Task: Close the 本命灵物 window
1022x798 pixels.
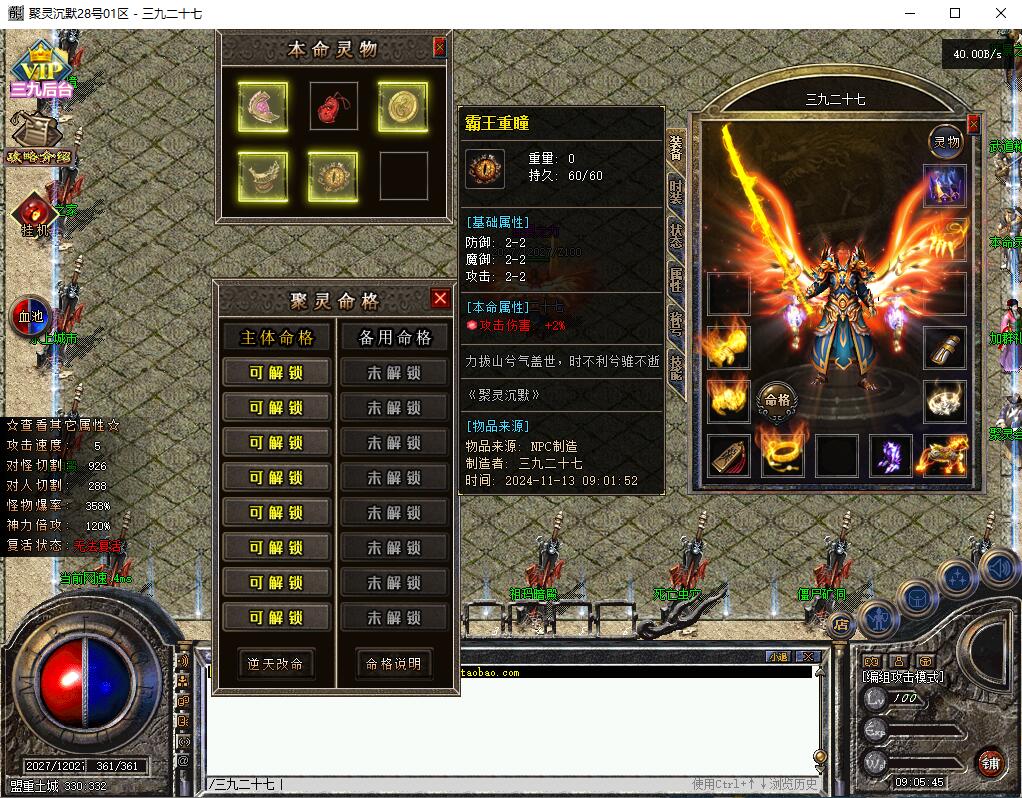Action: click(439, 47)
